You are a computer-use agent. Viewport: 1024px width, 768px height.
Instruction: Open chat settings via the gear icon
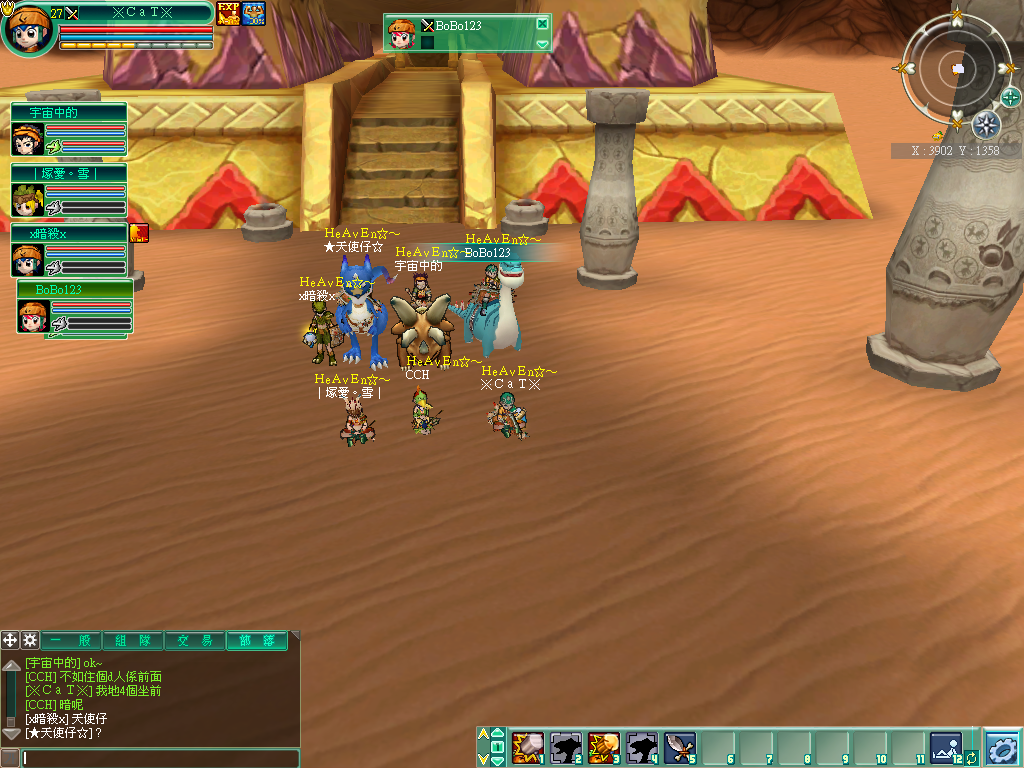pos(30,640)
